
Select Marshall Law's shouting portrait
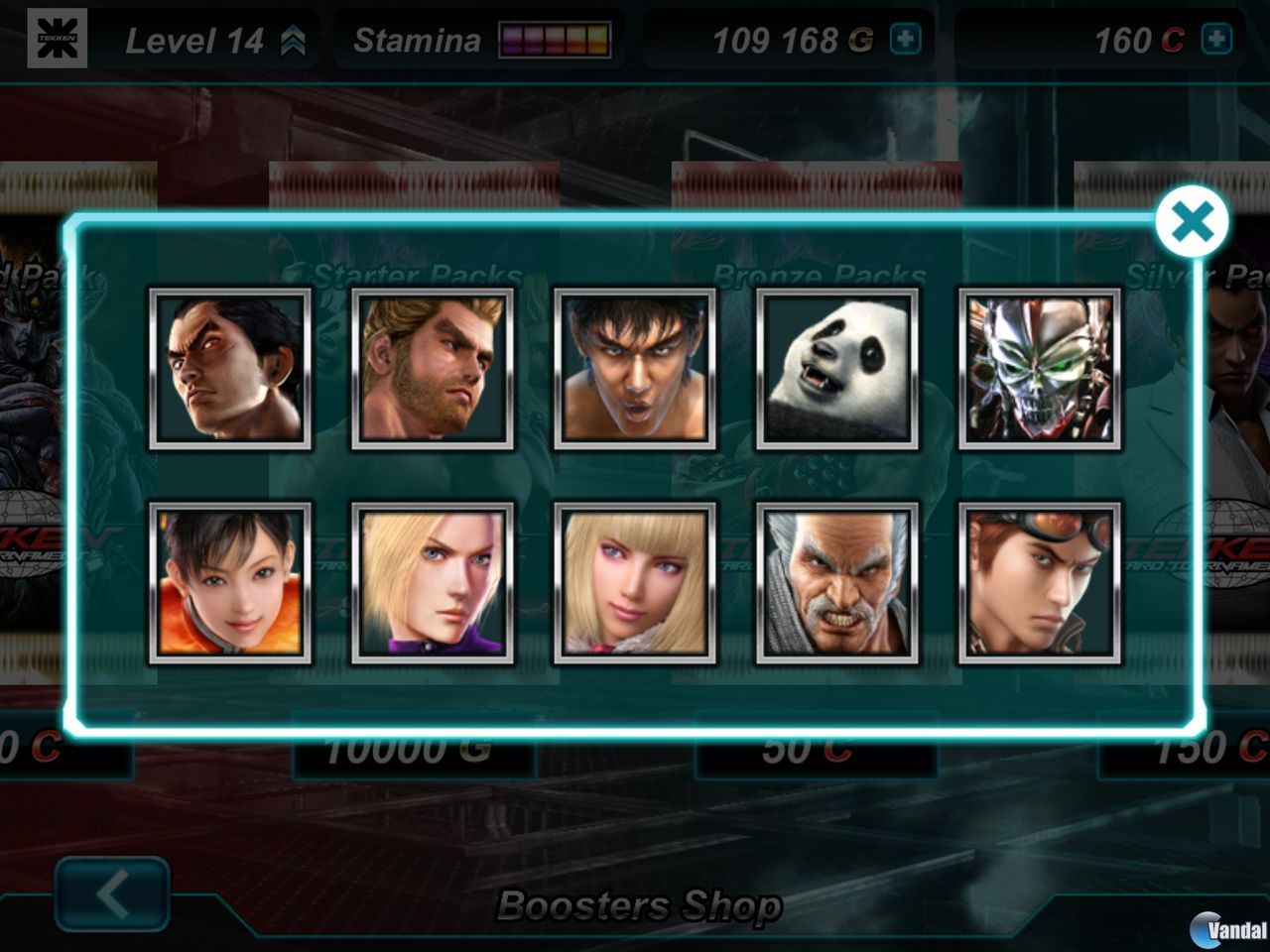(637, 369)
